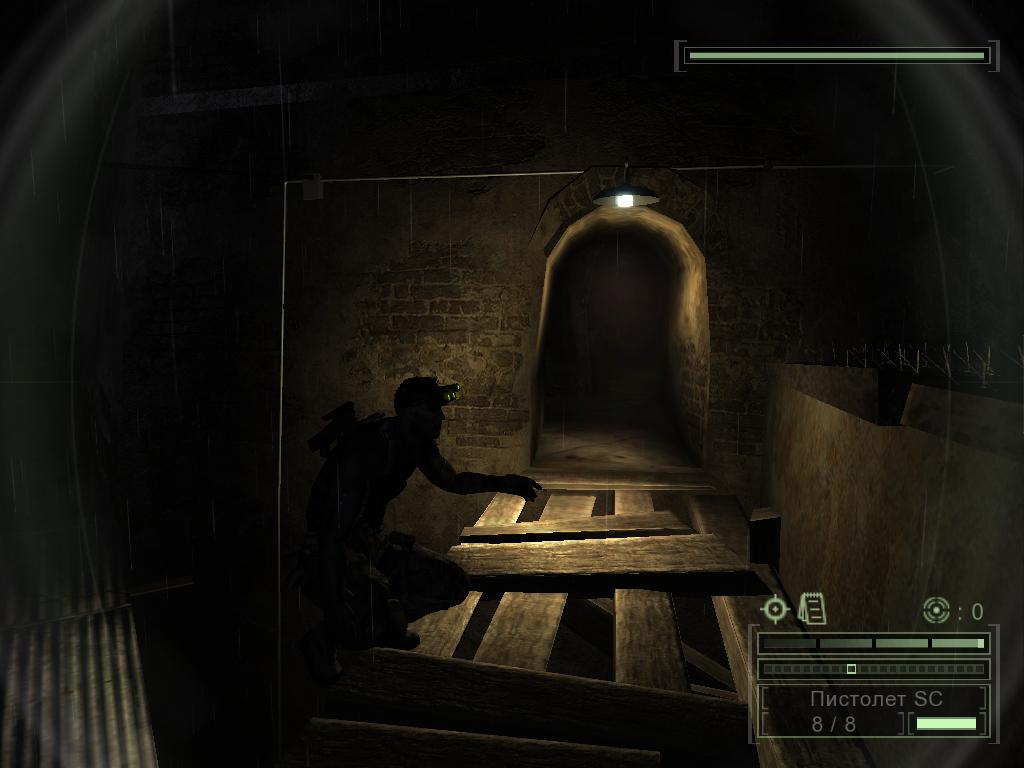The image size is (1024, 768).
Task: Click the concentric-circle target counter icon
Action: [x=935, y=609]
